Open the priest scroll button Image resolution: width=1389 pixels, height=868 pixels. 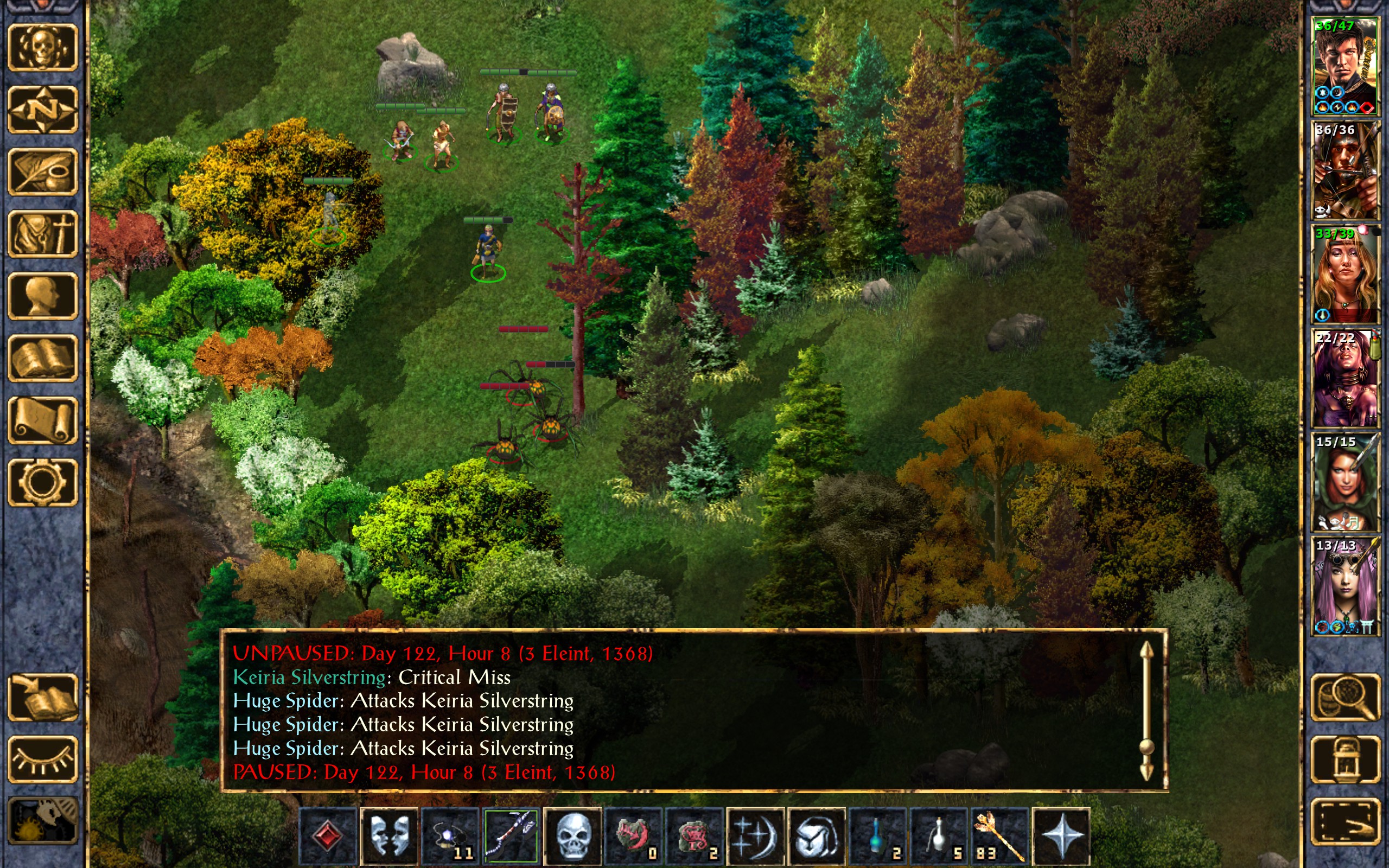(x=42, y=420)
